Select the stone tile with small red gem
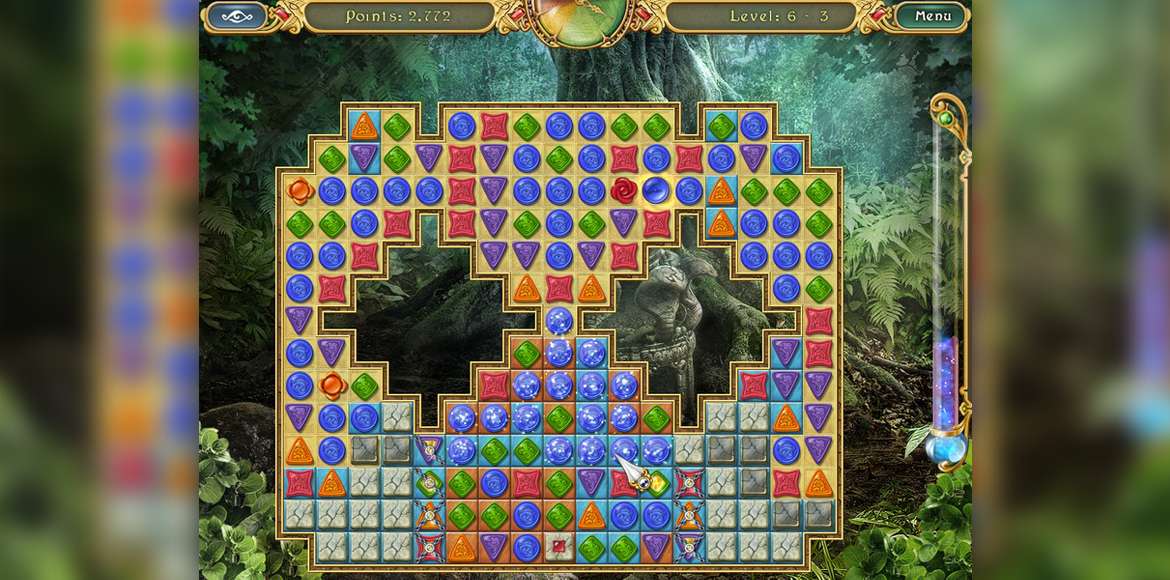The height and width of the screenshot is (580, 1170). pyautogui.click(x=559, y=547)
